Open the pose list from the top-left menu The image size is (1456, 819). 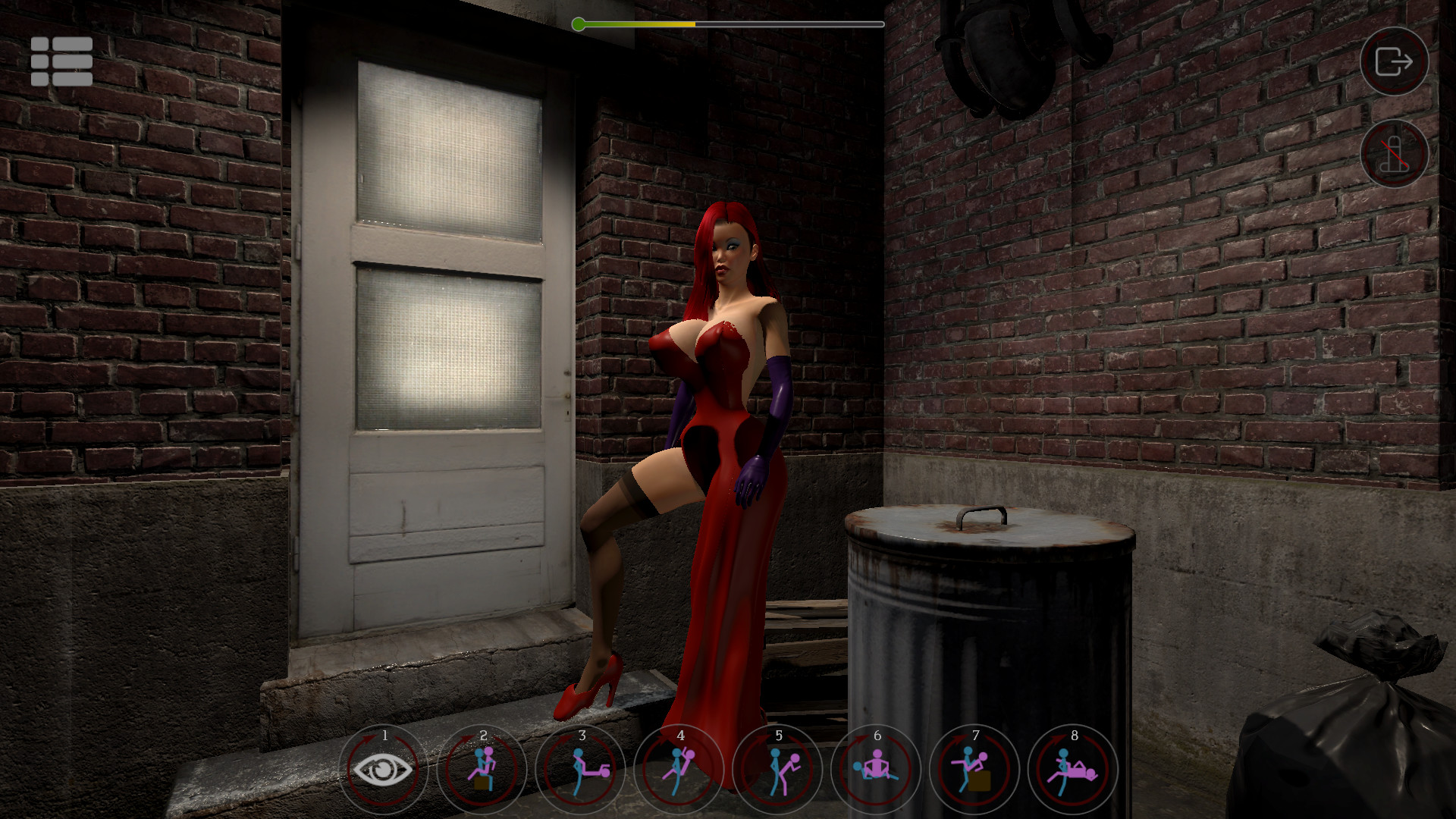click(x=61, y=61)
